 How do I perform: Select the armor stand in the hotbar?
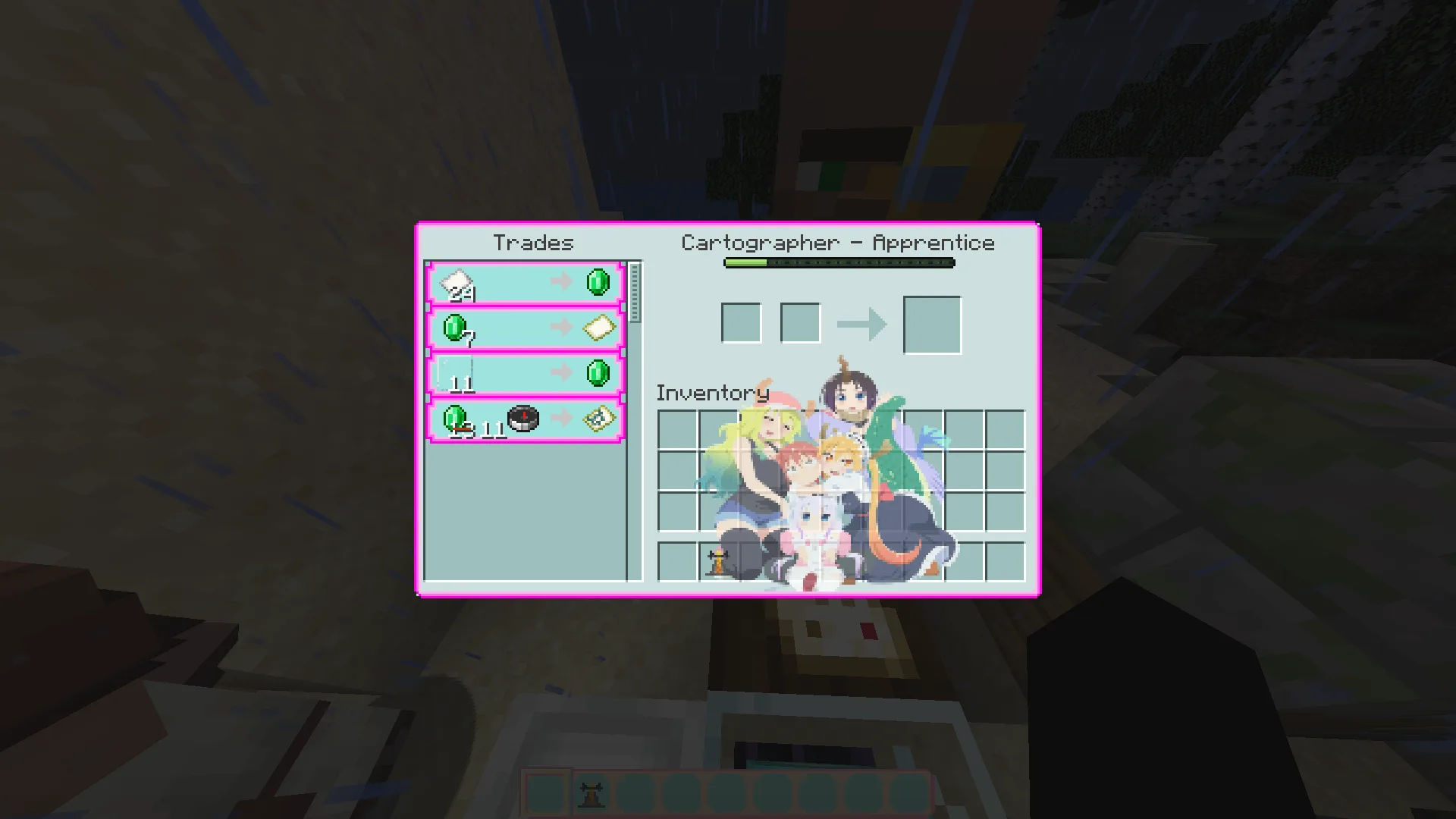(x=591, y=794)
